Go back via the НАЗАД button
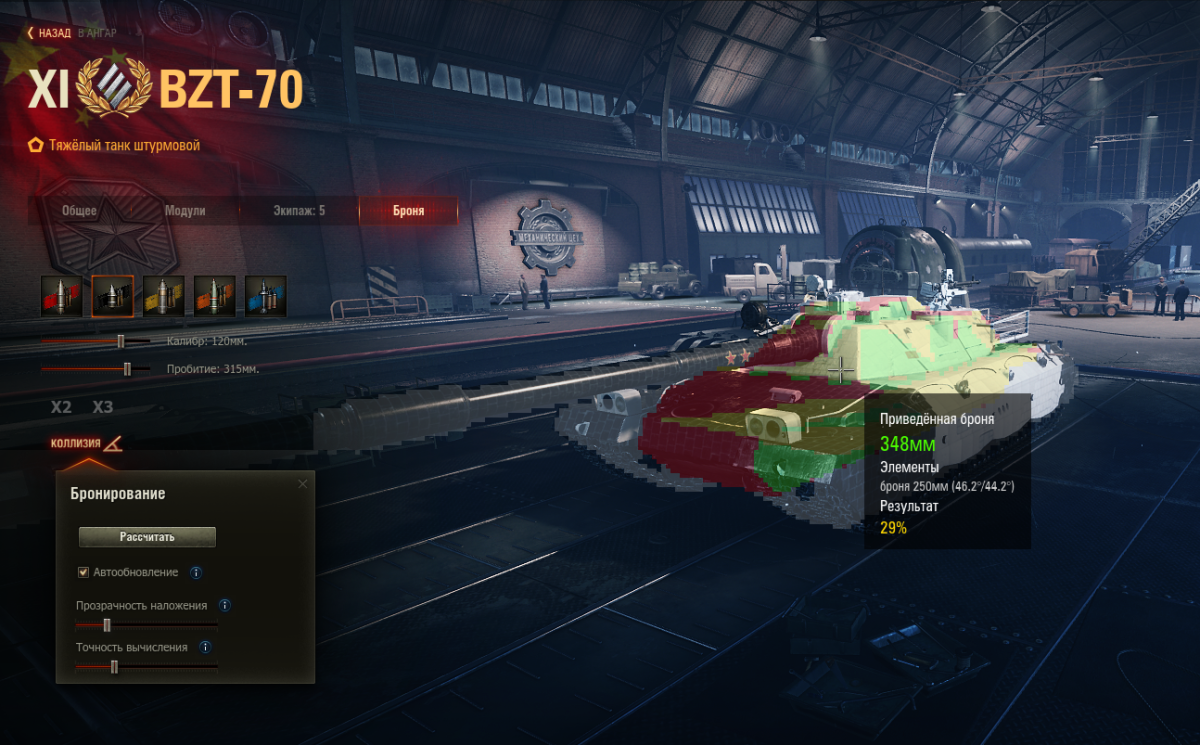The image size is (1200, 745). click(51, 32)
